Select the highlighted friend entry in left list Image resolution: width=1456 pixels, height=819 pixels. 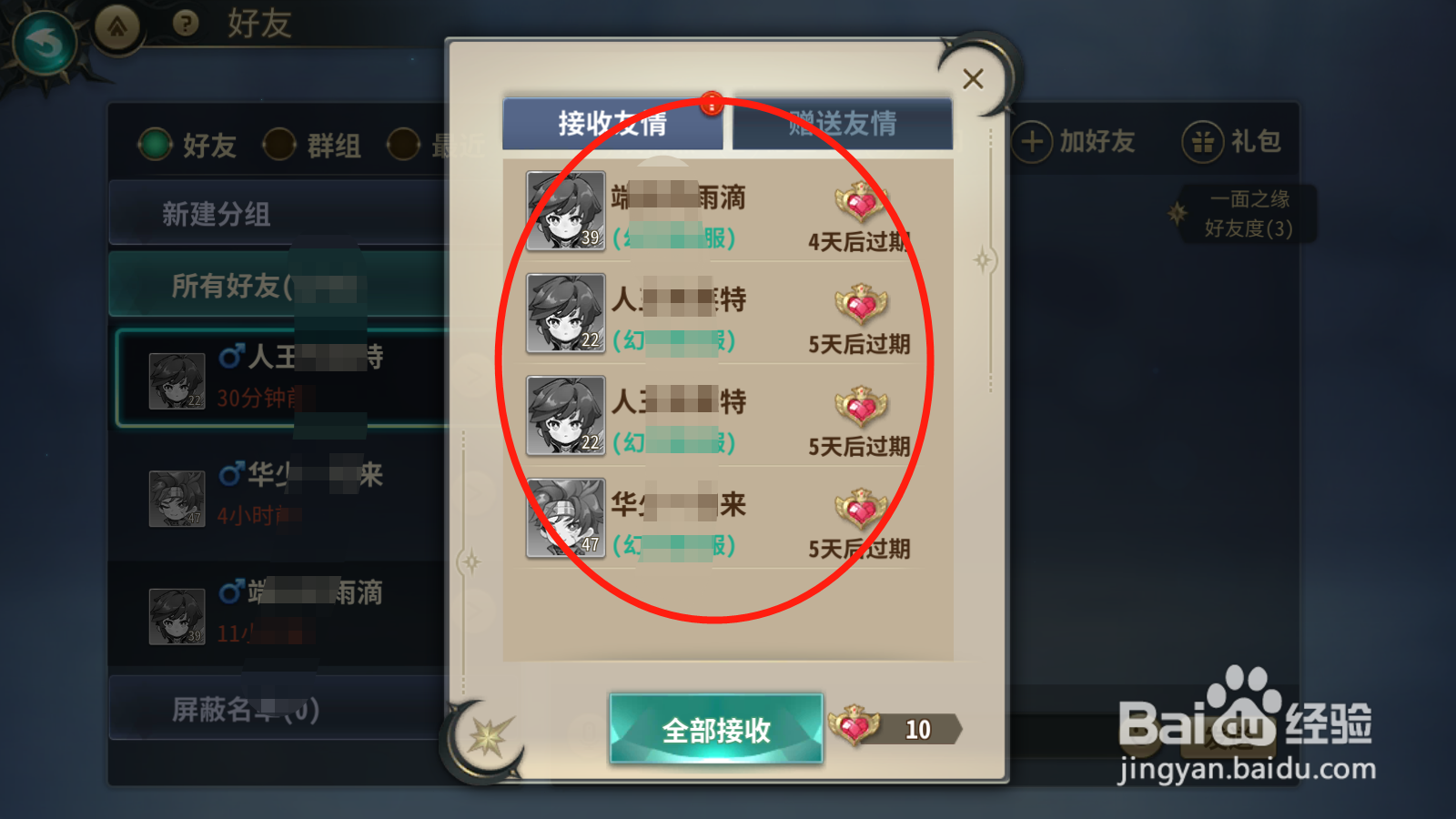[273, 379]
